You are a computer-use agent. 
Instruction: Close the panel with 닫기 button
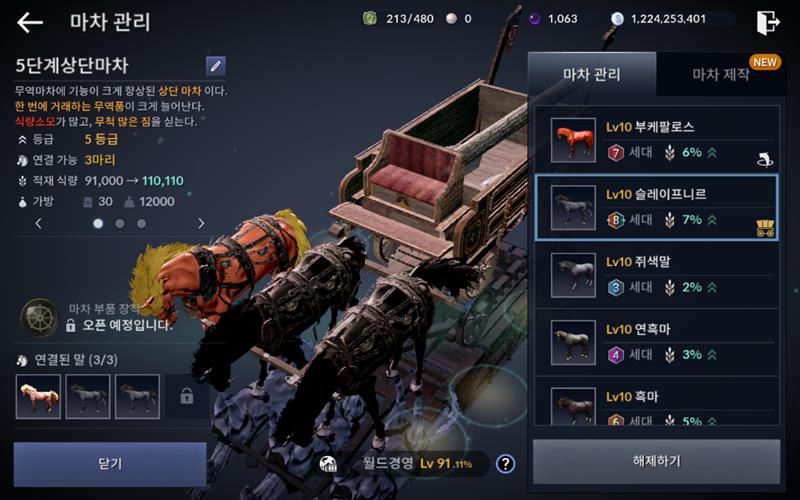click(110, 464)
